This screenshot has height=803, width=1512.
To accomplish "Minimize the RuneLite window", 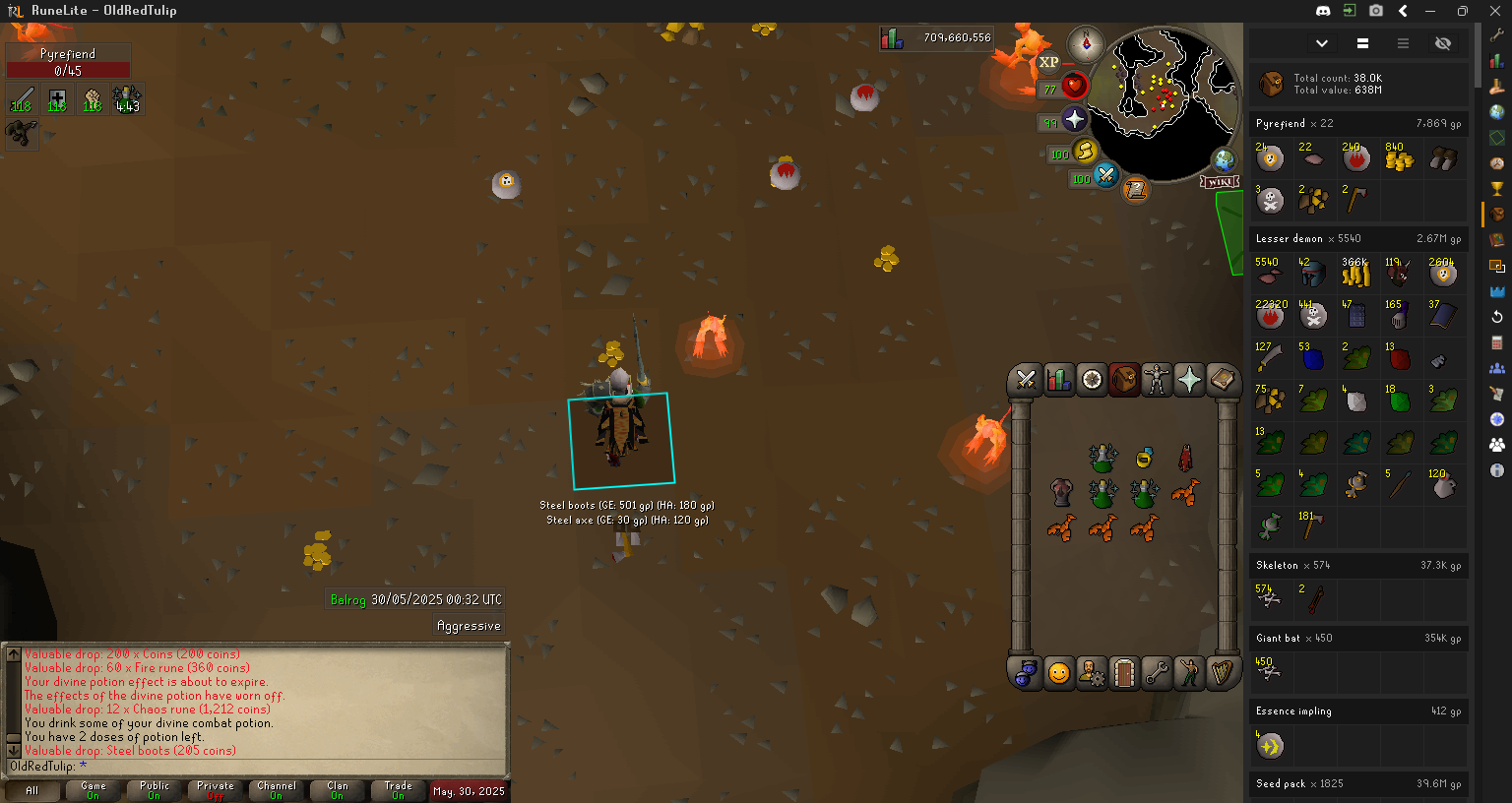I will point(1431,11).
